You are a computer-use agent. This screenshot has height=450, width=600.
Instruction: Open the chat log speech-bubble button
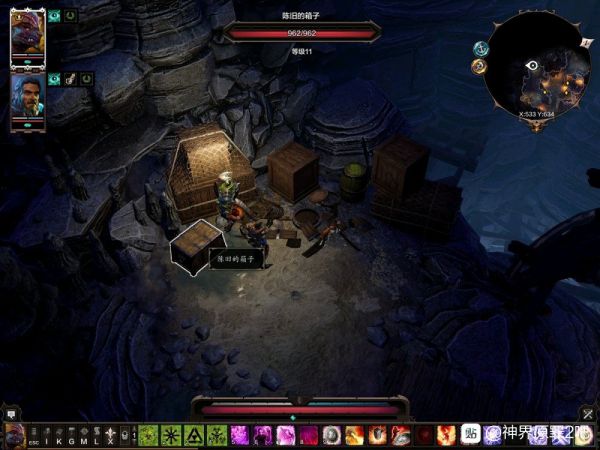11,412
